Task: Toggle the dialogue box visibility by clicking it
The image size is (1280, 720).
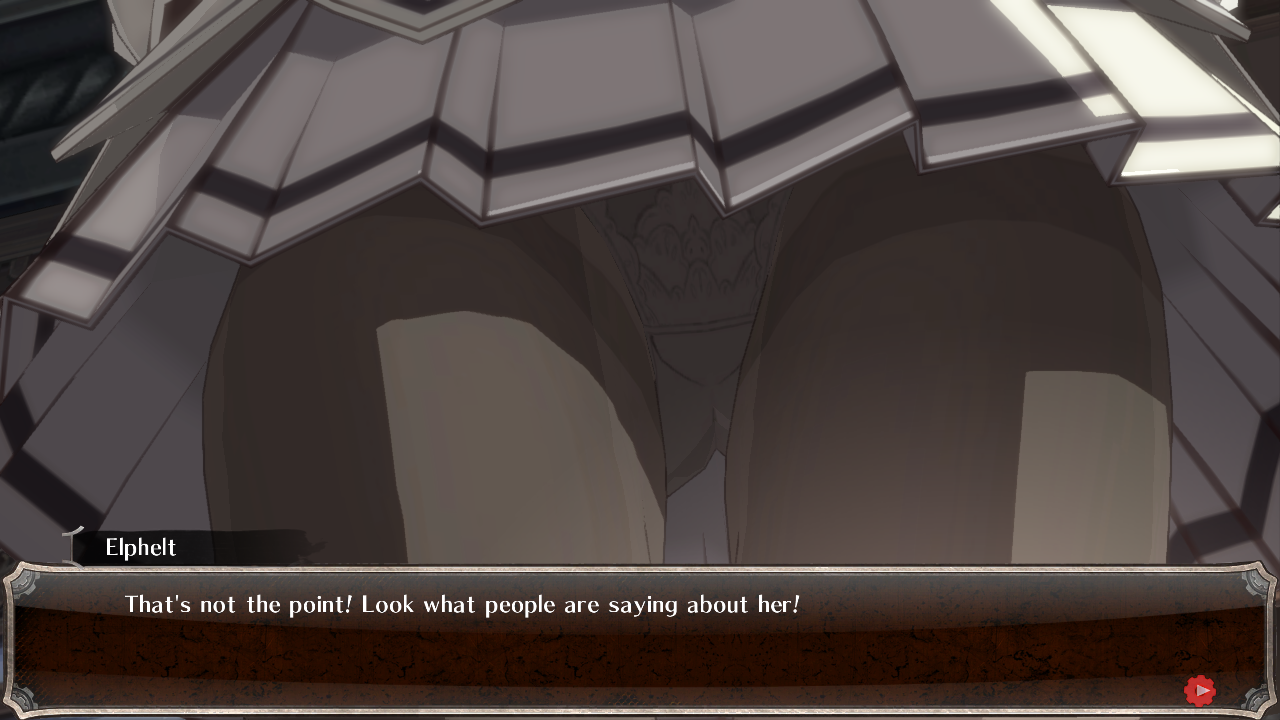Action: click(x=640, y=640)
